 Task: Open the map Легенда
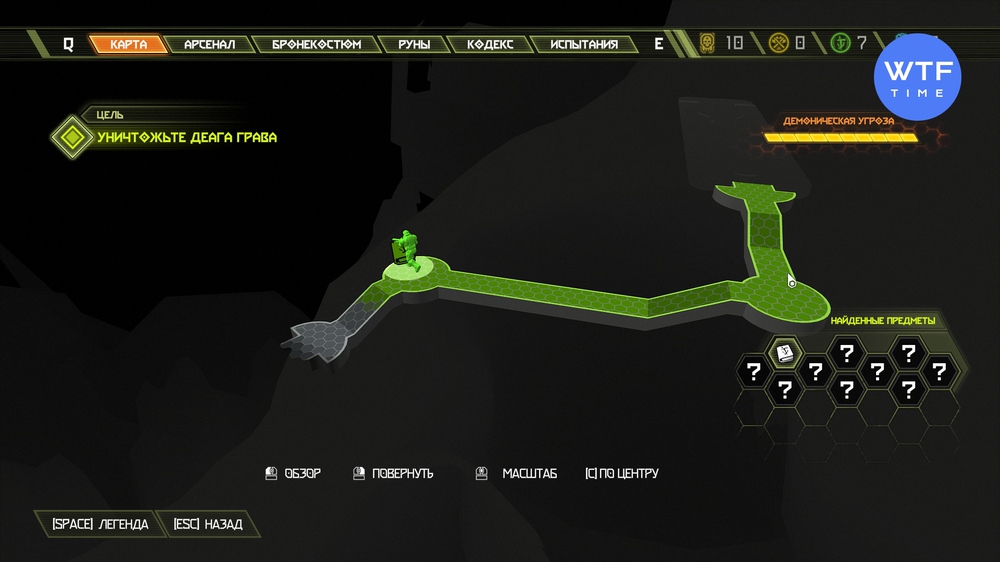point(93,524)
